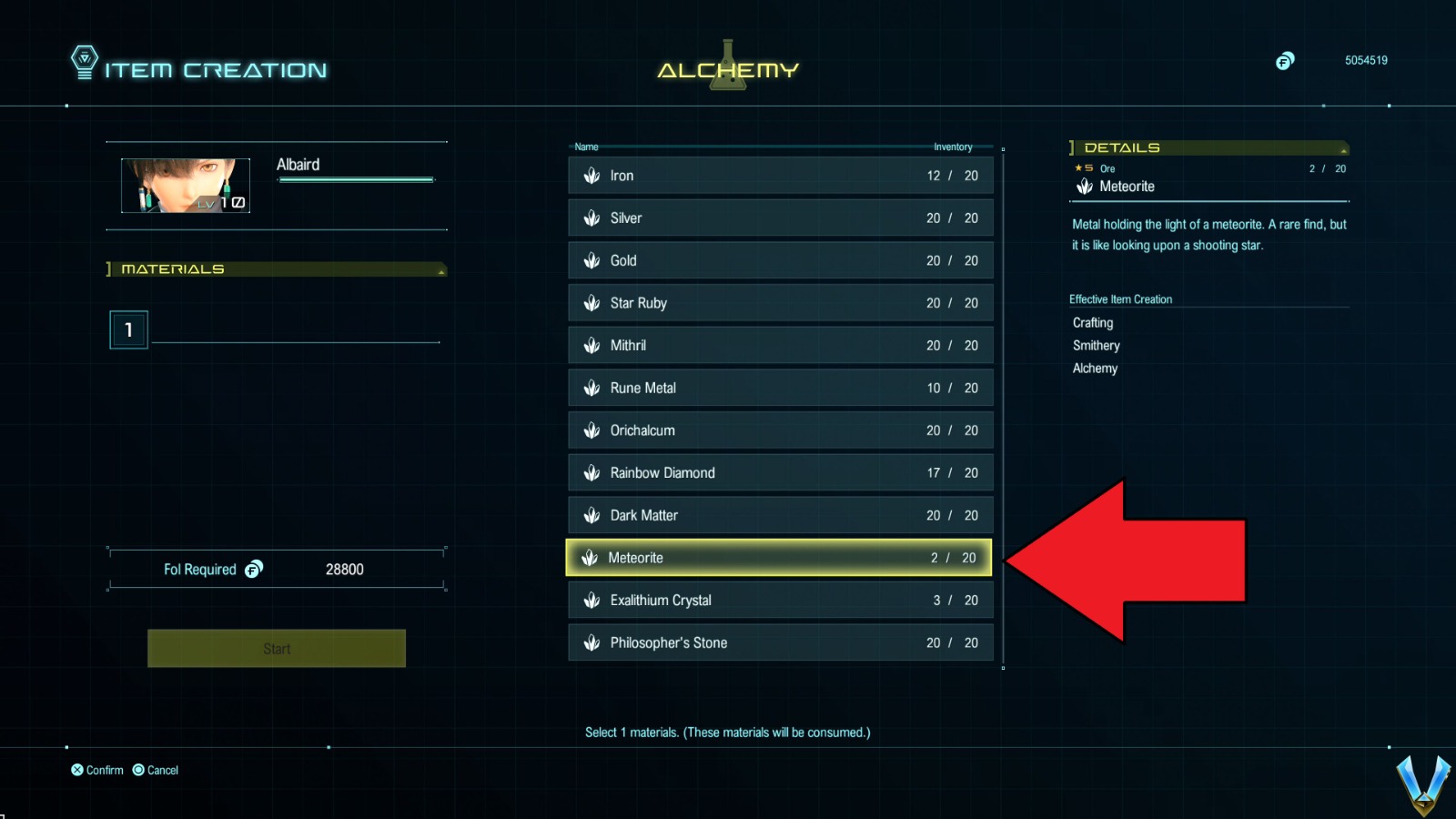The height and width of the screenshot is (819, 1456).
Task: Click the Fol icon next to Fol Required
Action: pyautogui.click(x=256, y=569)
